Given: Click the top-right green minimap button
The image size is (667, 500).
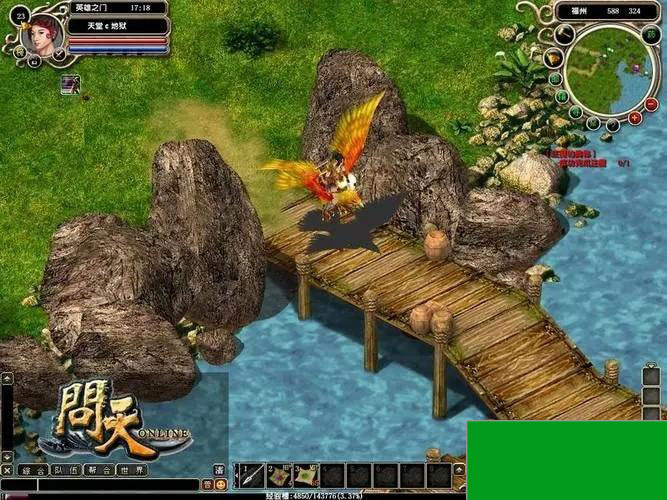Looking at the screenshot, I should (x=653, y=33).
